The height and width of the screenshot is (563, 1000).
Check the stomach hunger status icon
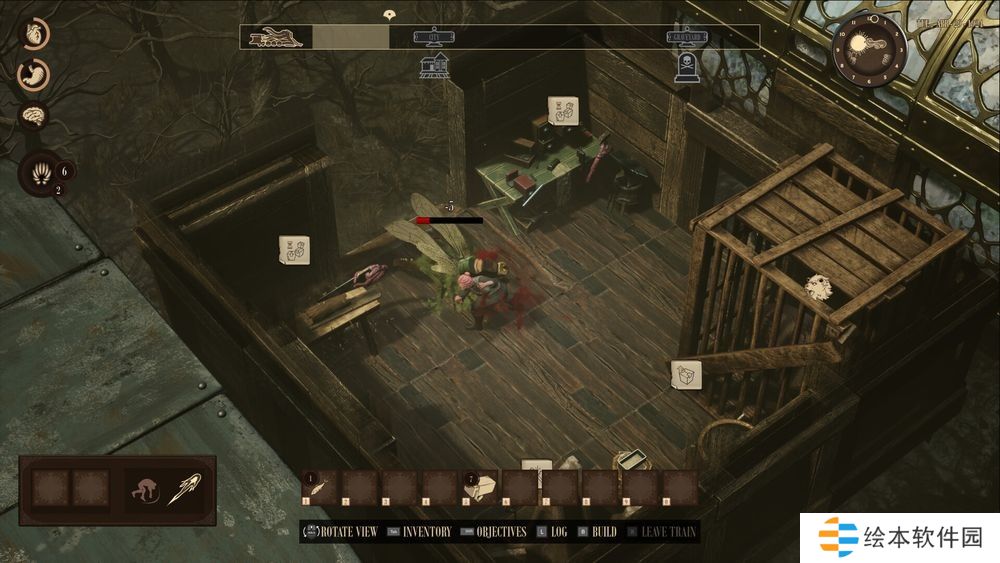(35, 74)
